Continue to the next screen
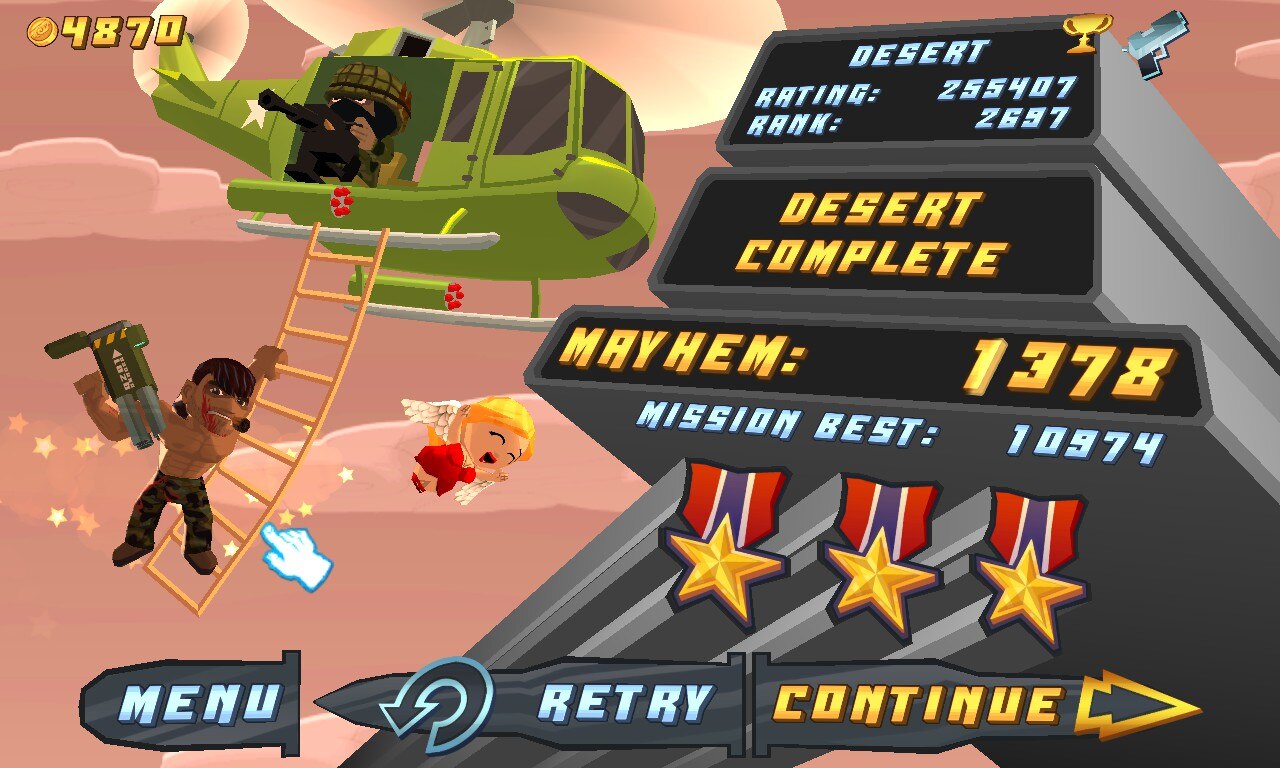Viewport: 1280px width, 768px height. (x=960, y=704)
